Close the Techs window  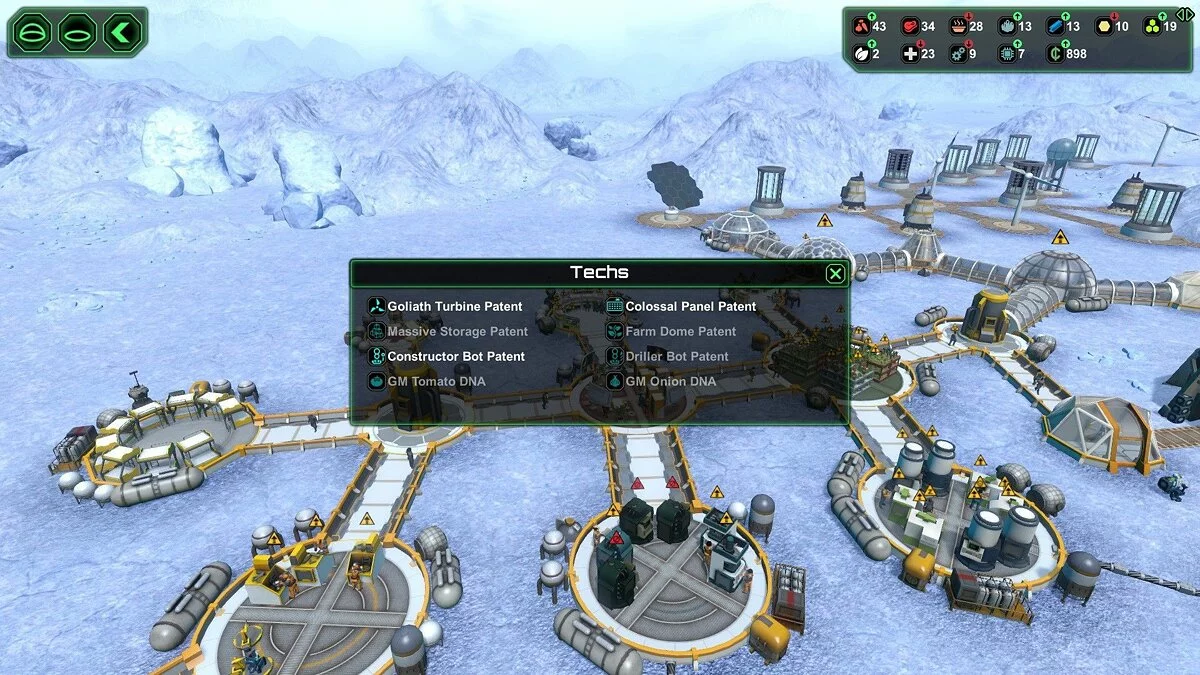coord(835,273)
